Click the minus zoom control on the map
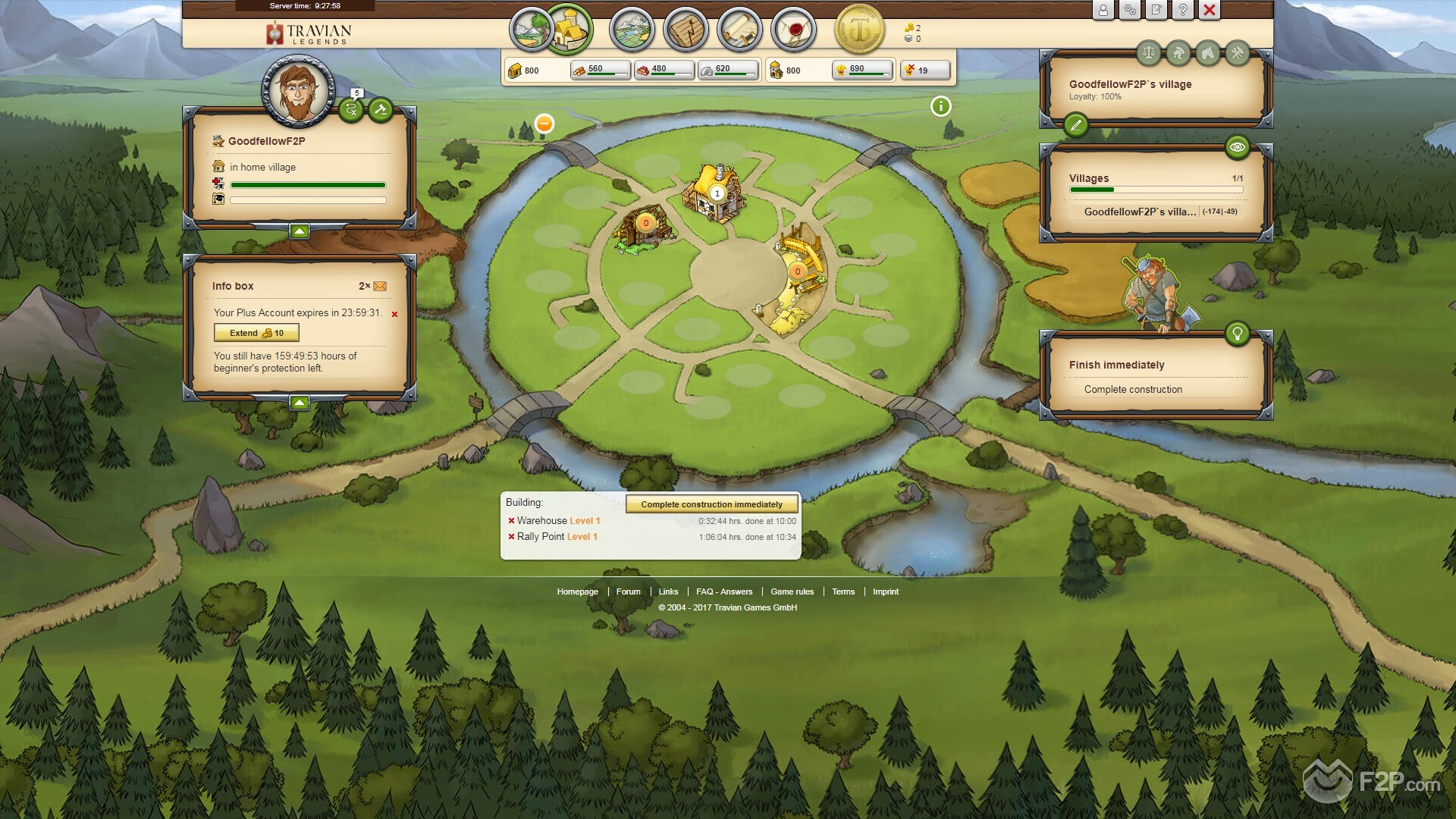 click(544, 123)
